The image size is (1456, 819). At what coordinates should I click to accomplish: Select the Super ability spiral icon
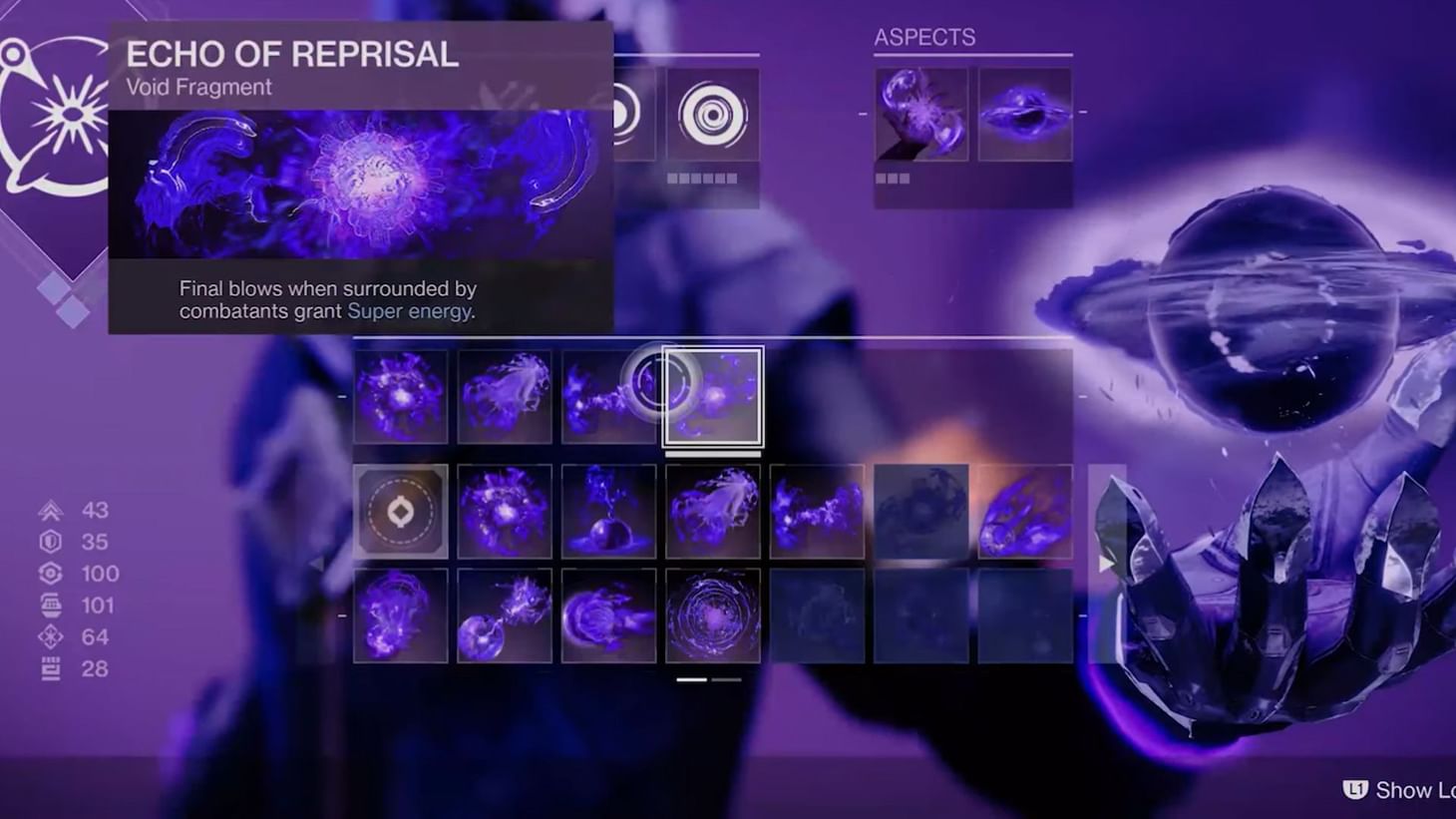coord(713,114)
